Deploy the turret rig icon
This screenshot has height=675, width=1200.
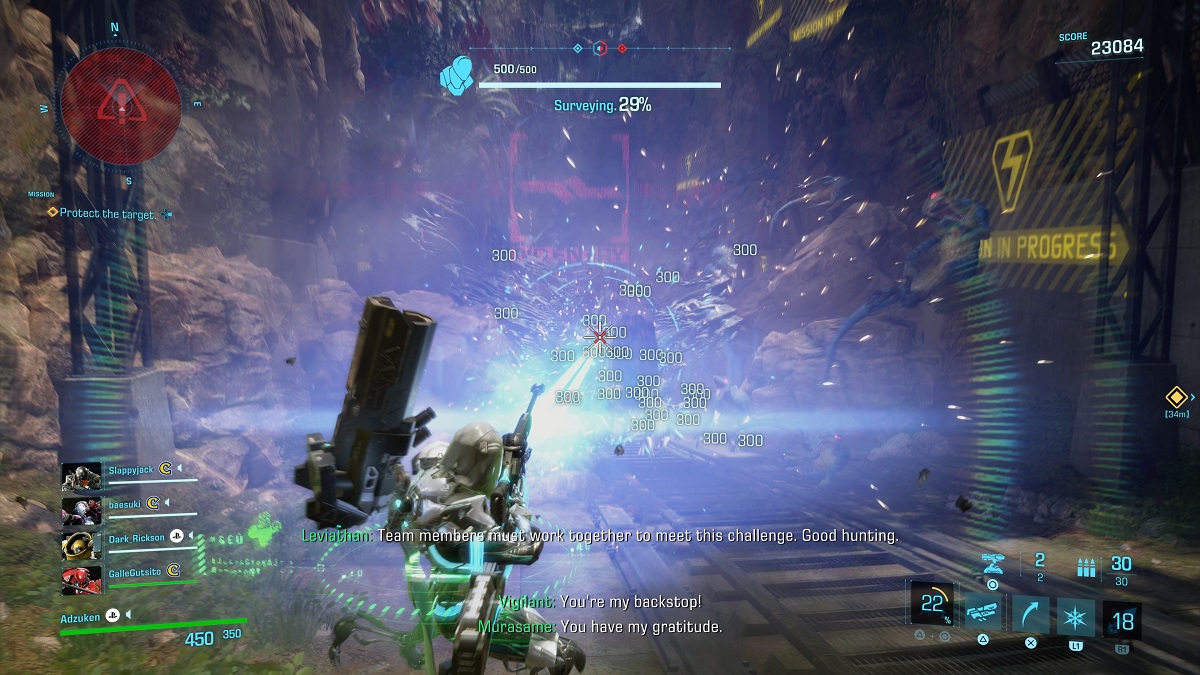click(993, 563)
